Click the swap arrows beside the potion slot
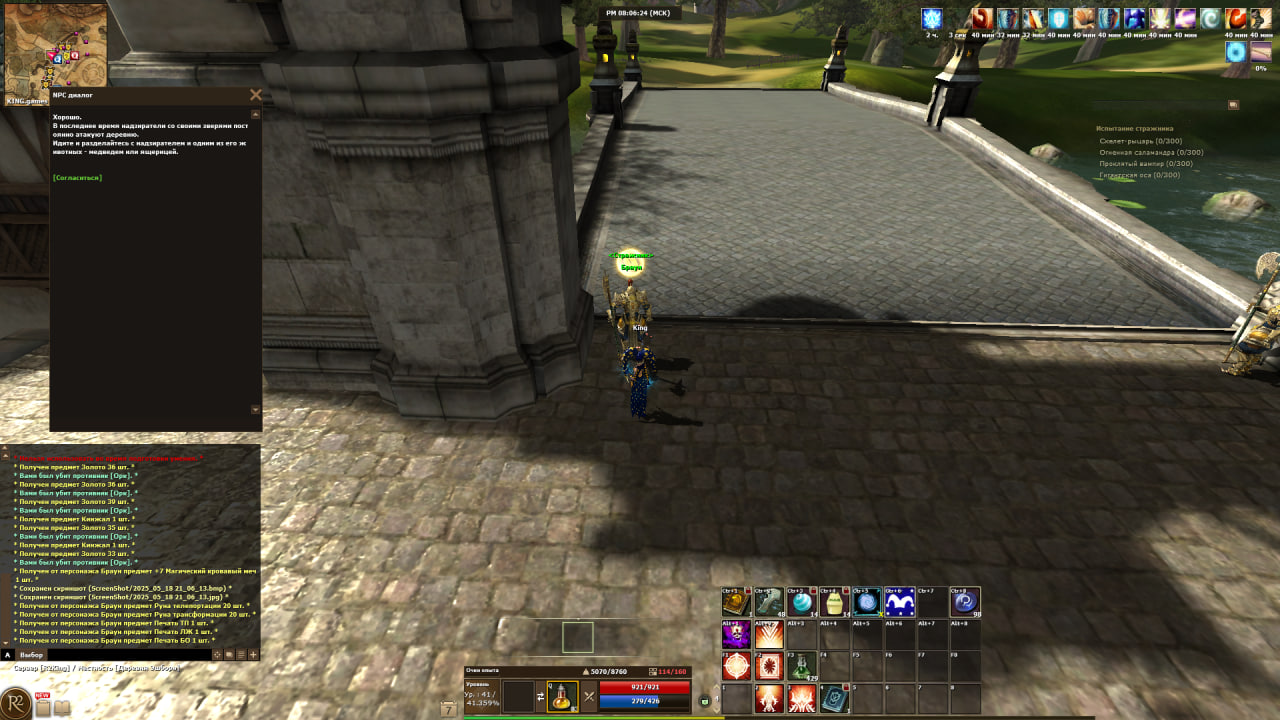Viewport: 1280px width, 720px height. coord(541,696)
